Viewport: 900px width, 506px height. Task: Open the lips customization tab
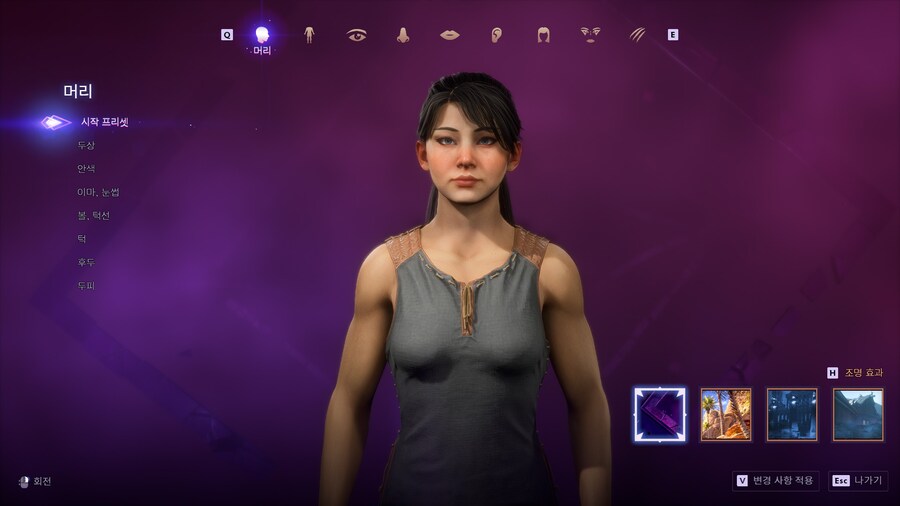coord(450,35)
